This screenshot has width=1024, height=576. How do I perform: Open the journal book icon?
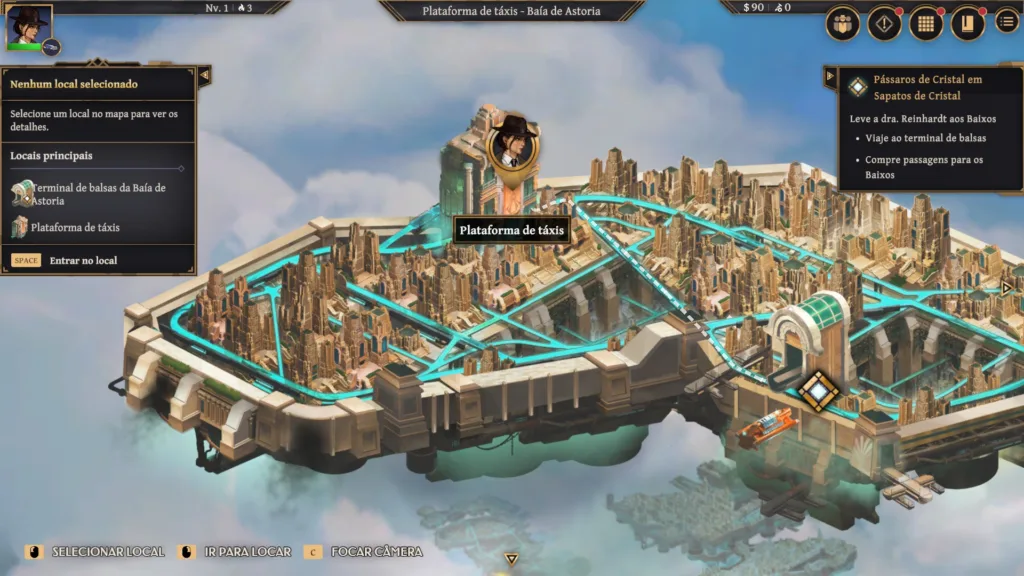pos(967,24)
